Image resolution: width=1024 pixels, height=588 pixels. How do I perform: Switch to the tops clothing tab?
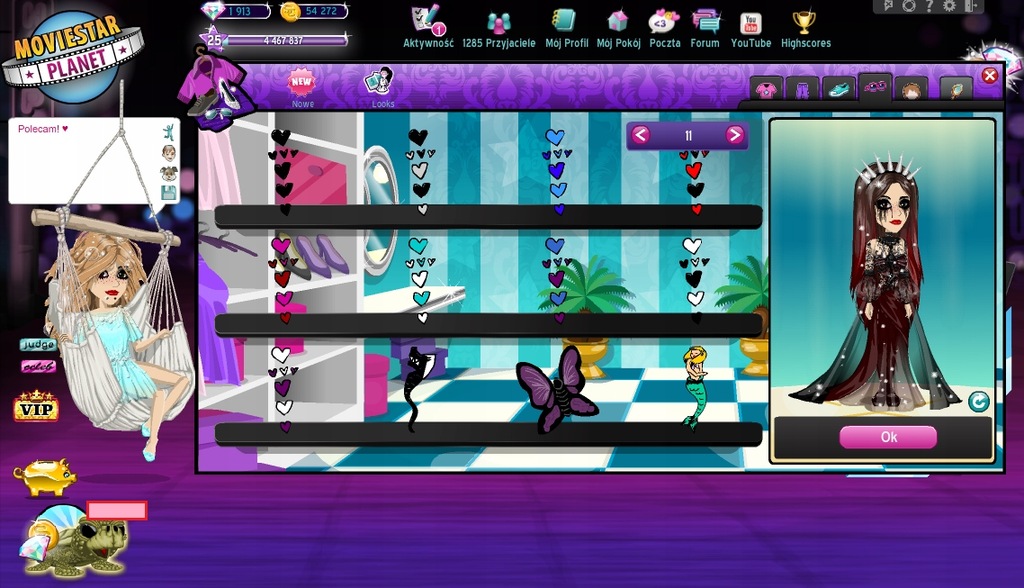(x=766, y=90)
